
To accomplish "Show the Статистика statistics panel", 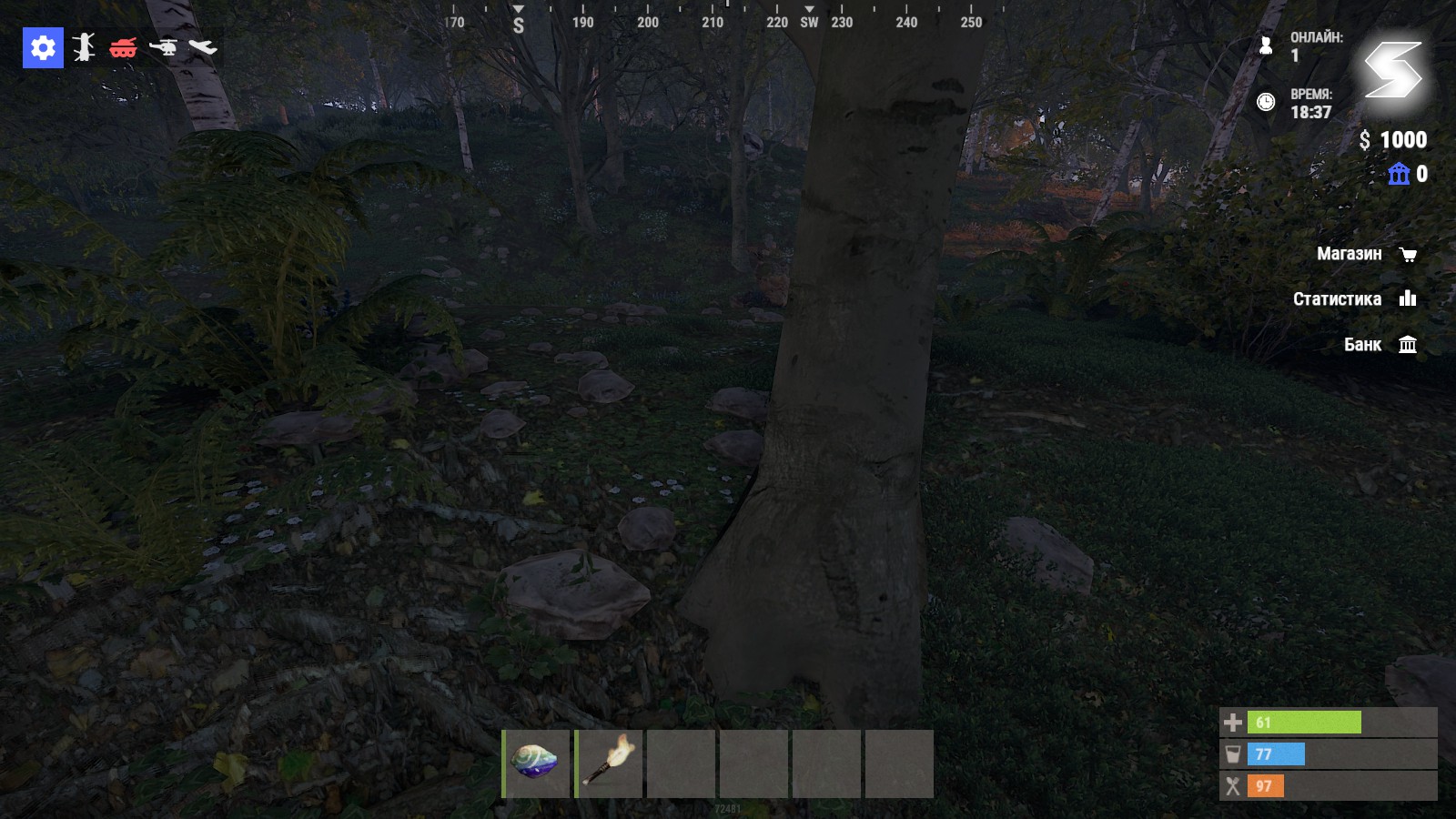I will point(1354,298).
